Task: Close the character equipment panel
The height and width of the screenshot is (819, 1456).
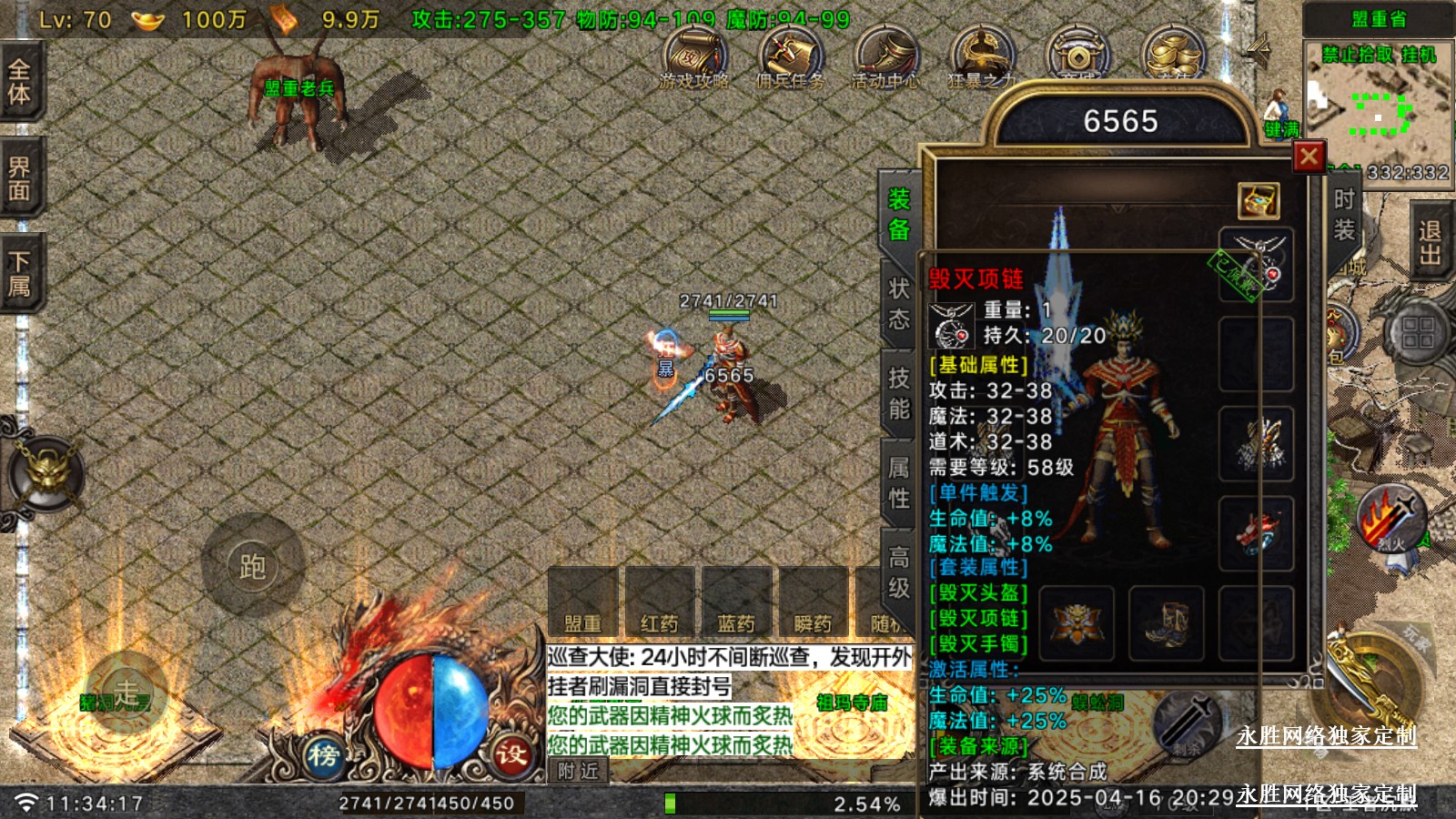Action: (x=1309, y=157)
